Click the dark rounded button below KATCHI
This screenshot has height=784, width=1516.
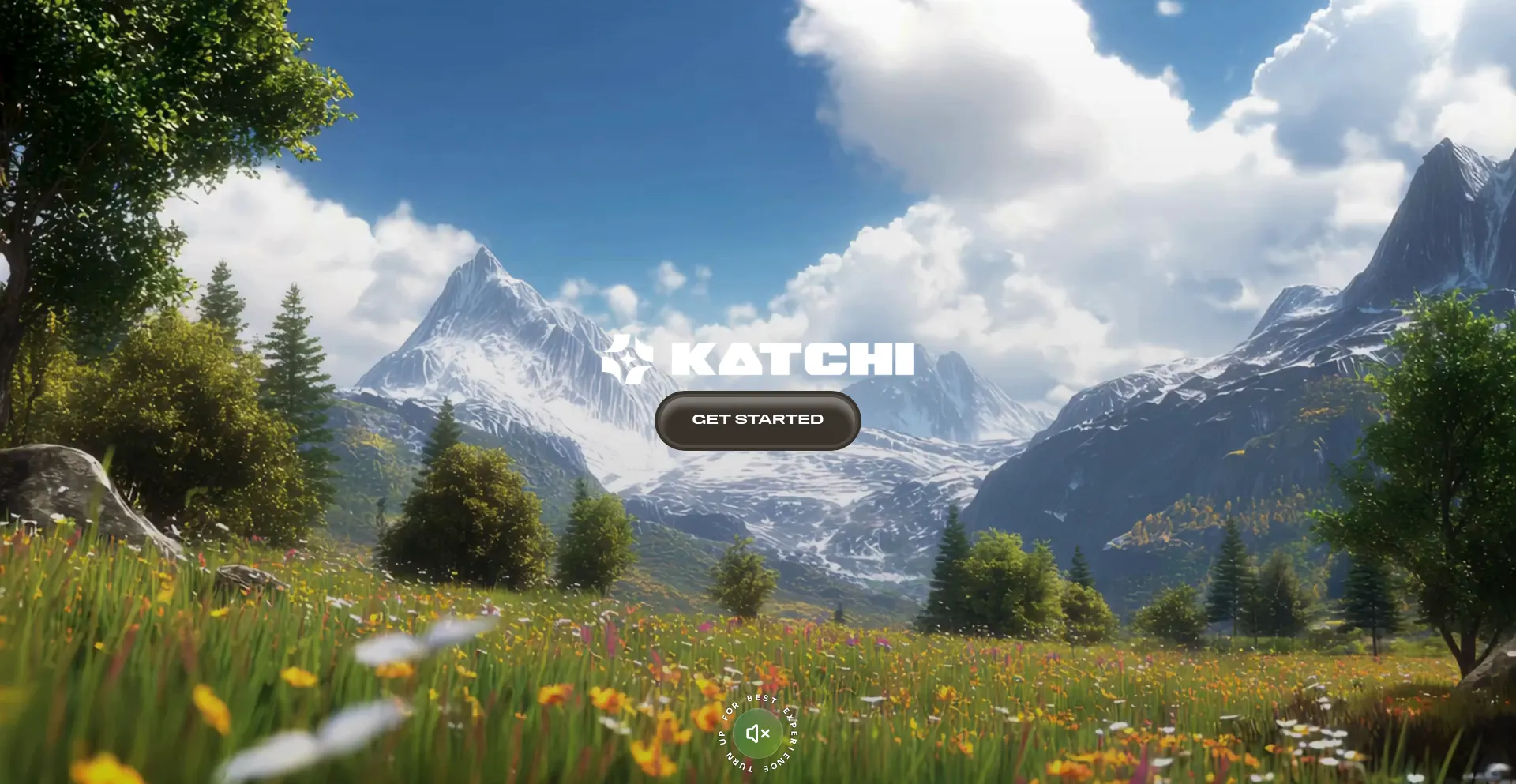pyautogui.click(x=757, y=420)
